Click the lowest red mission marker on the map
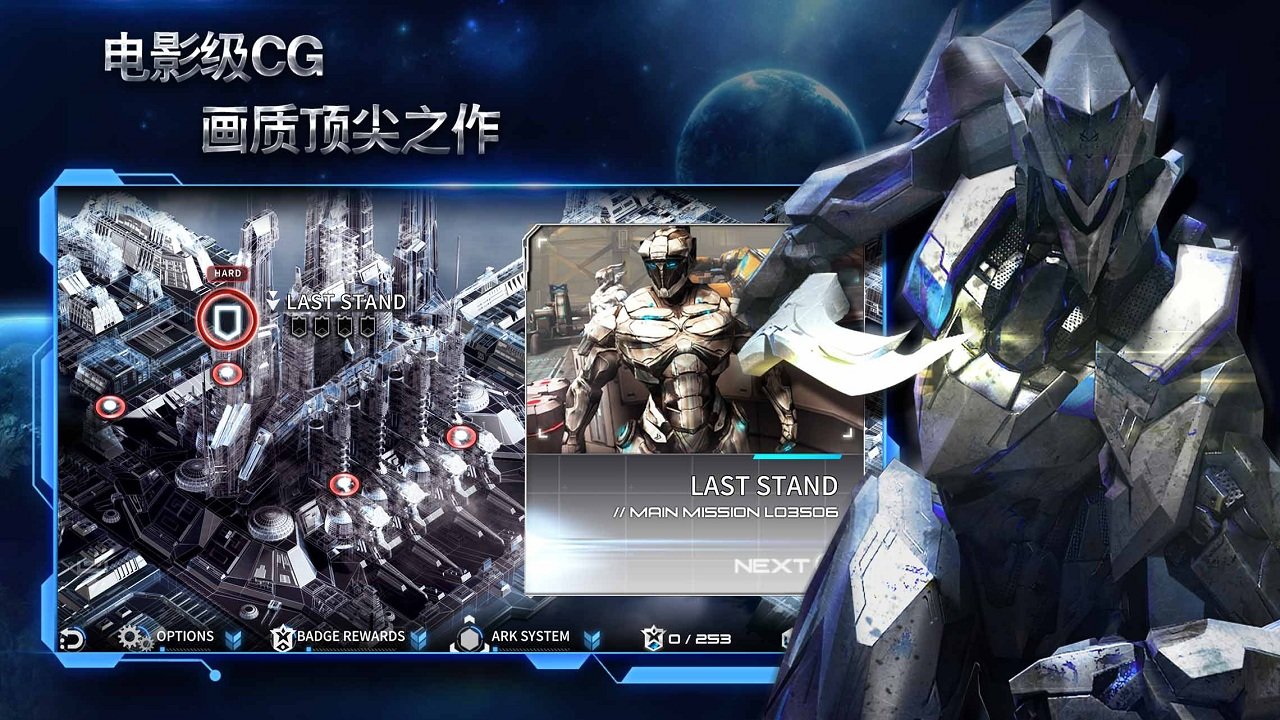Image resolution: width=1280 pixels, height=720 pixels. click(344, 482)
